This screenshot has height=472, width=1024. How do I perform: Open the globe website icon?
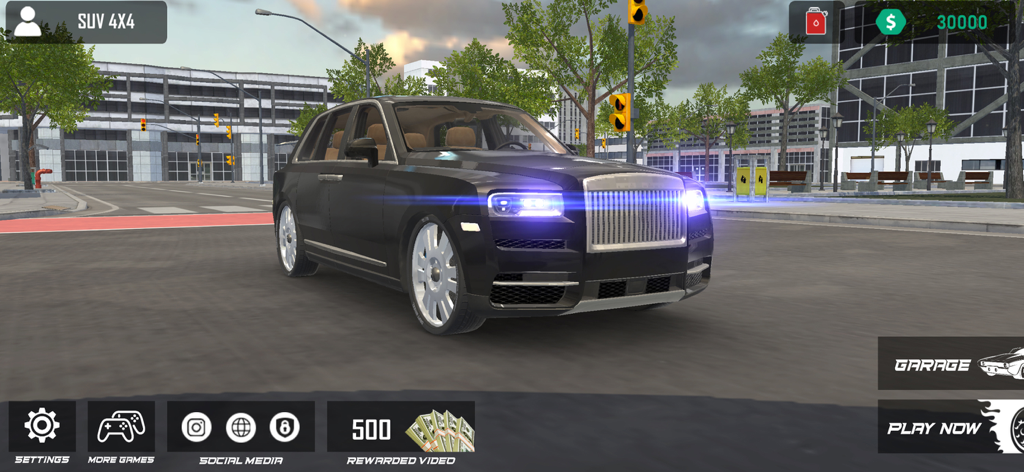tap(241, 427)
